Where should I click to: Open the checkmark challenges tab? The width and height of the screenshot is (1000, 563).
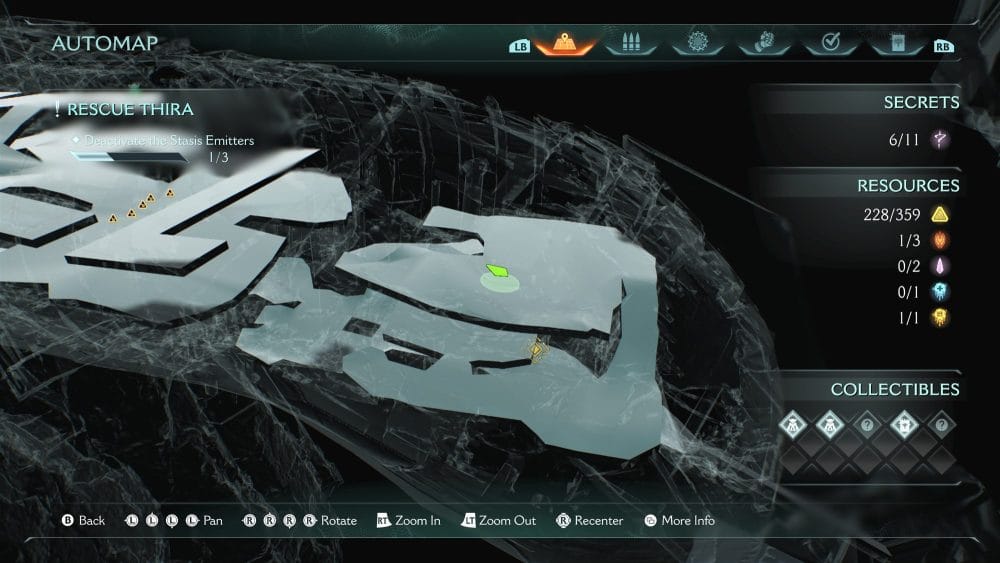(830, 44)
